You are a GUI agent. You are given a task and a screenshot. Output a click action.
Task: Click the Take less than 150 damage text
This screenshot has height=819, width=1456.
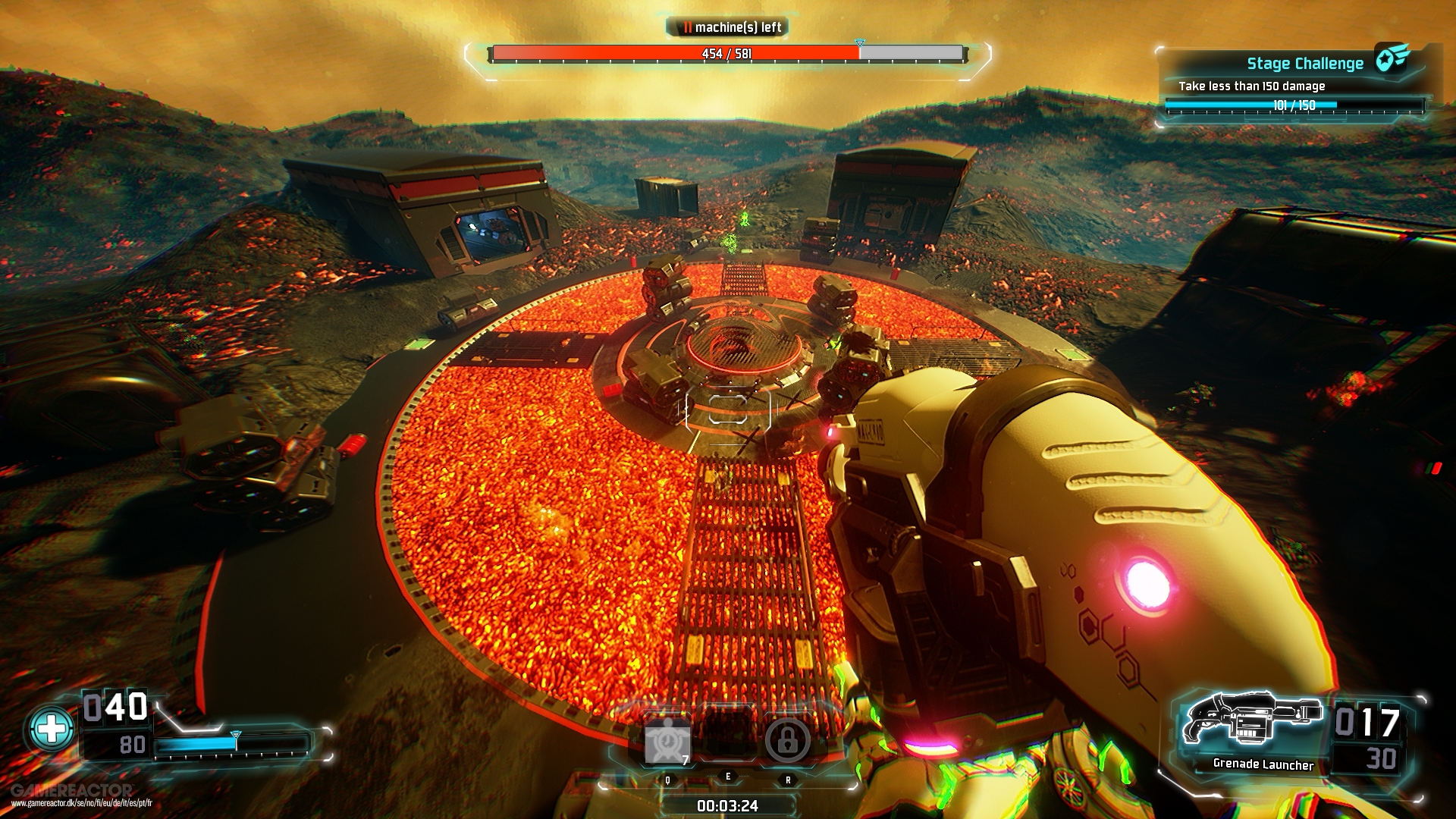tap(1251, 86)
